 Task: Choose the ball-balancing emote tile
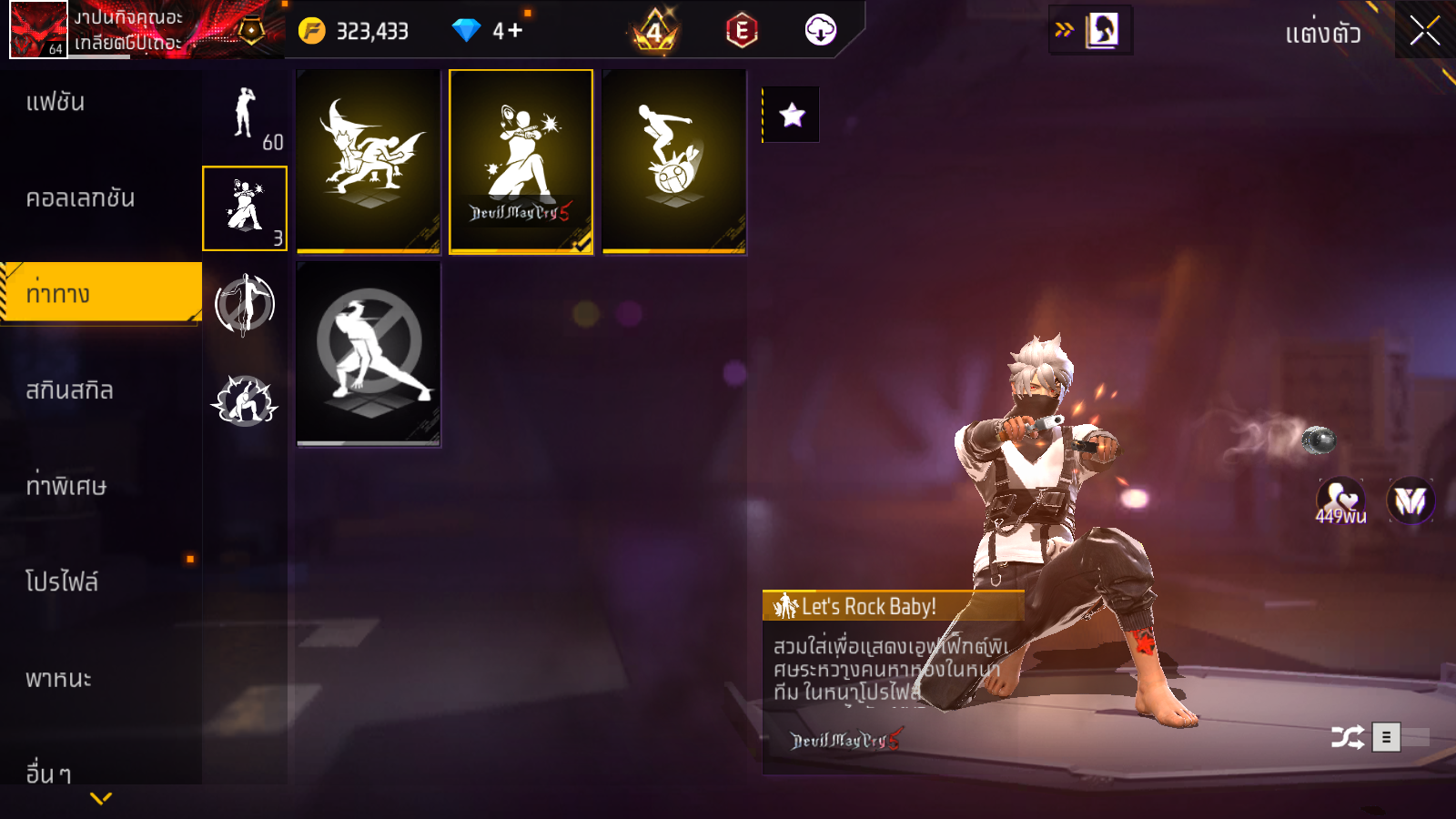(674, 161)
